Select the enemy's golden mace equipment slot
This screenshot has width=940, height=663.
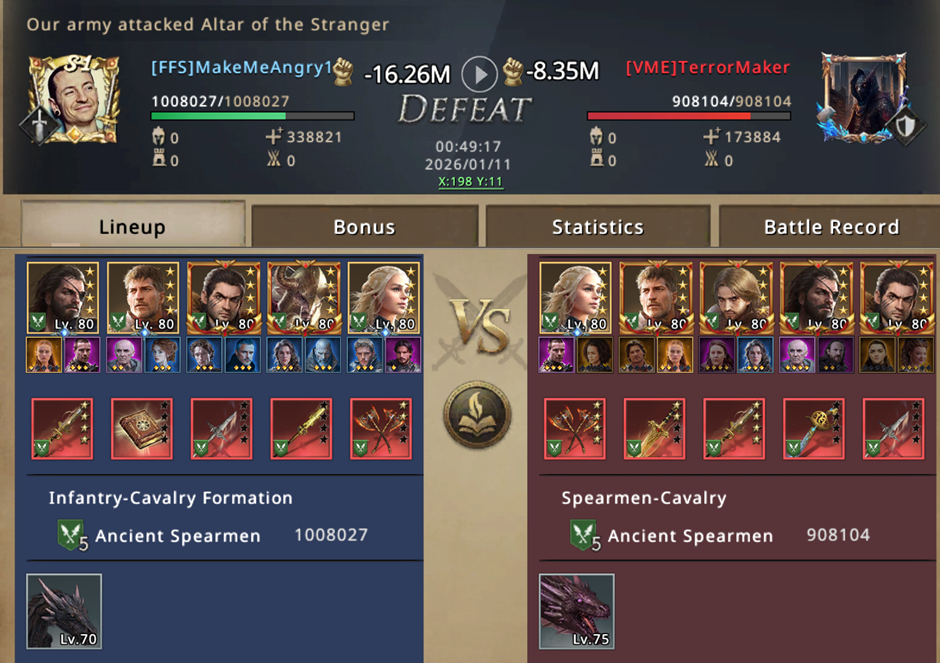[813, 429]
